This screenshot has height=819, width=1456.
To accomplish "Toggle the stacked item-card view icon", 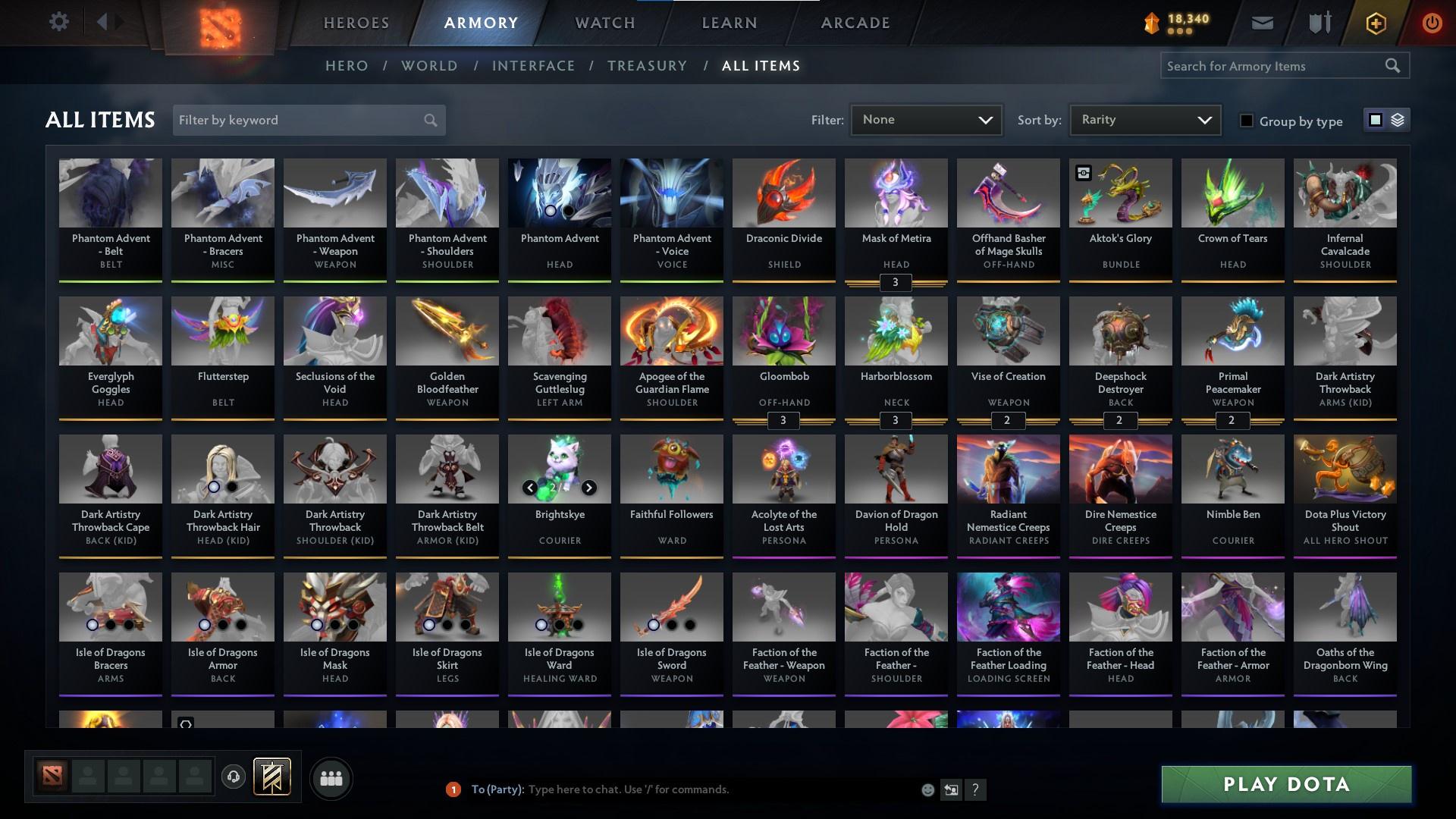I will 1398,120.
